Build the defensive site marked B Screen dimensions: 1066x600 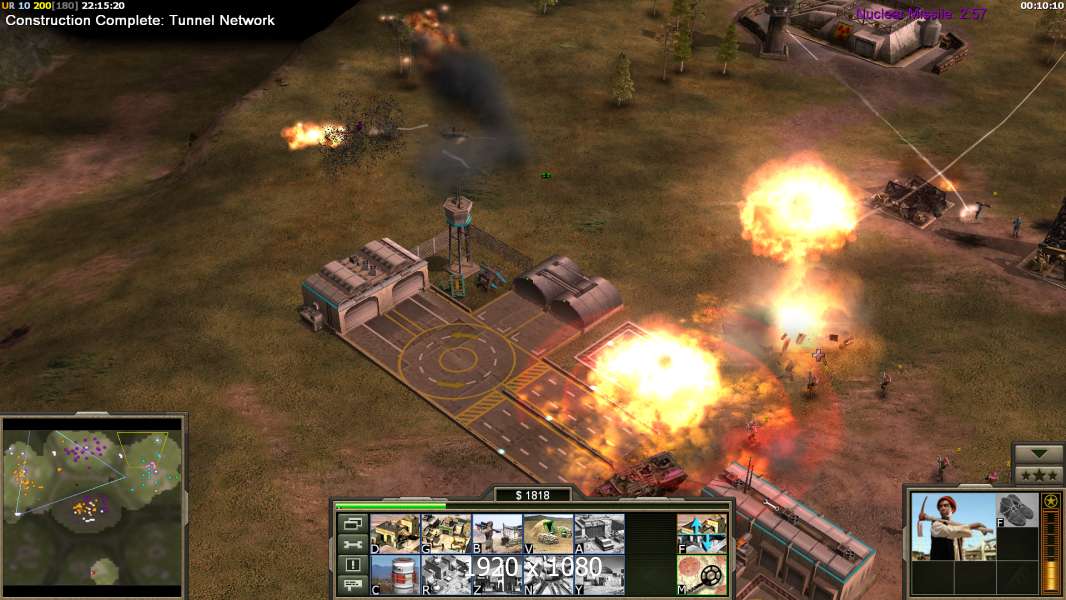pos(497,534)
